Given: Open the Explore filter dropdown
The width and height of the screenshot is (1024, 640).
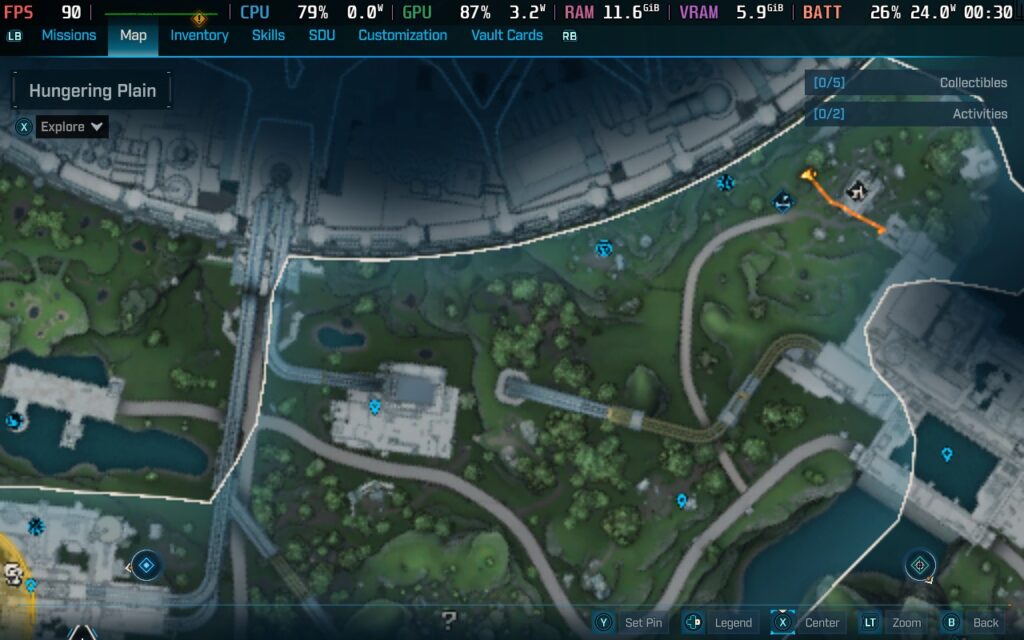Looking at the screenshot, I should (x=72, y=127).
